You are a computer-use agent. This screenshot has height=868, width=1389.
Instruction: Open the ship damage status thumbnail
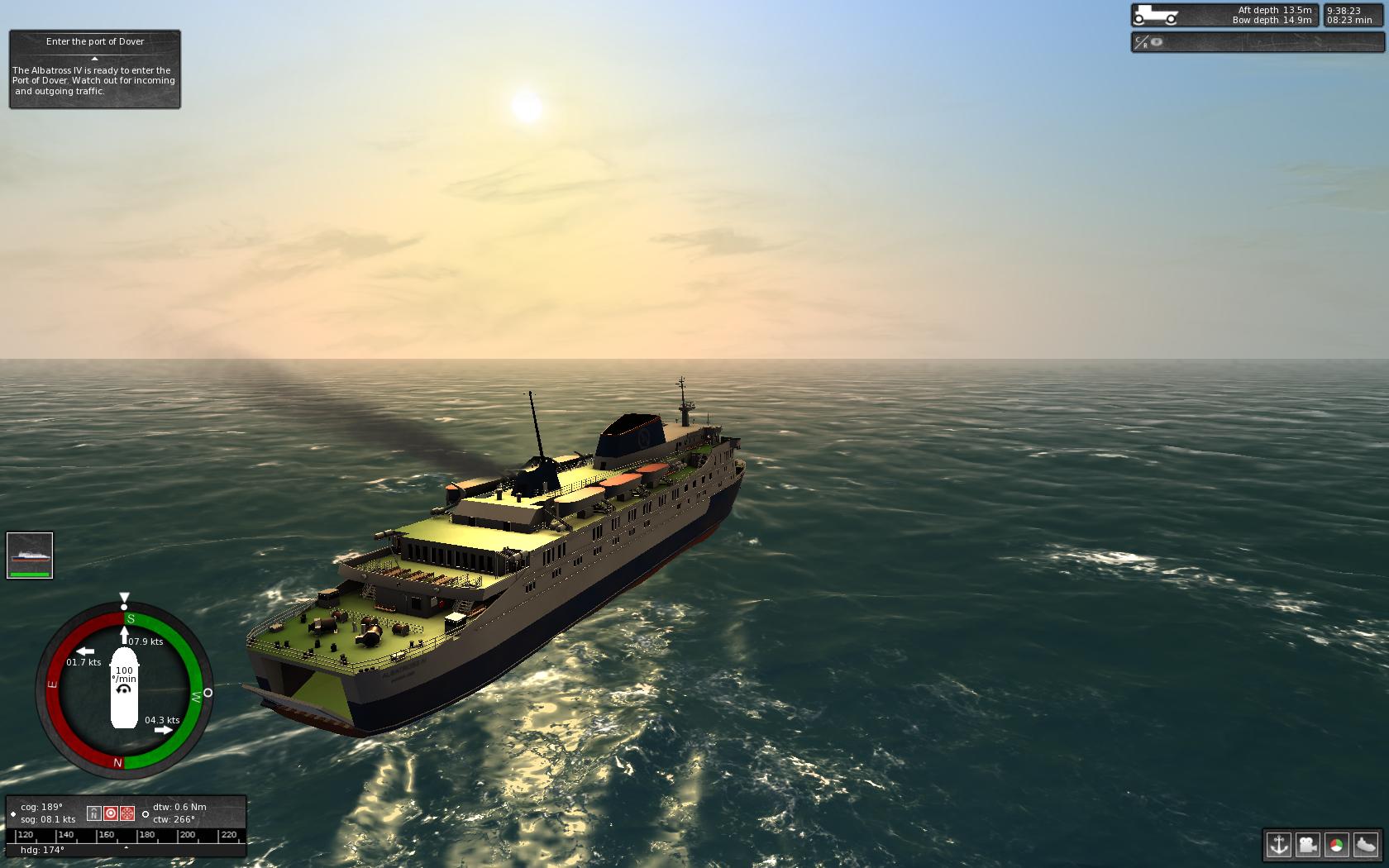(x=30, y=554)
